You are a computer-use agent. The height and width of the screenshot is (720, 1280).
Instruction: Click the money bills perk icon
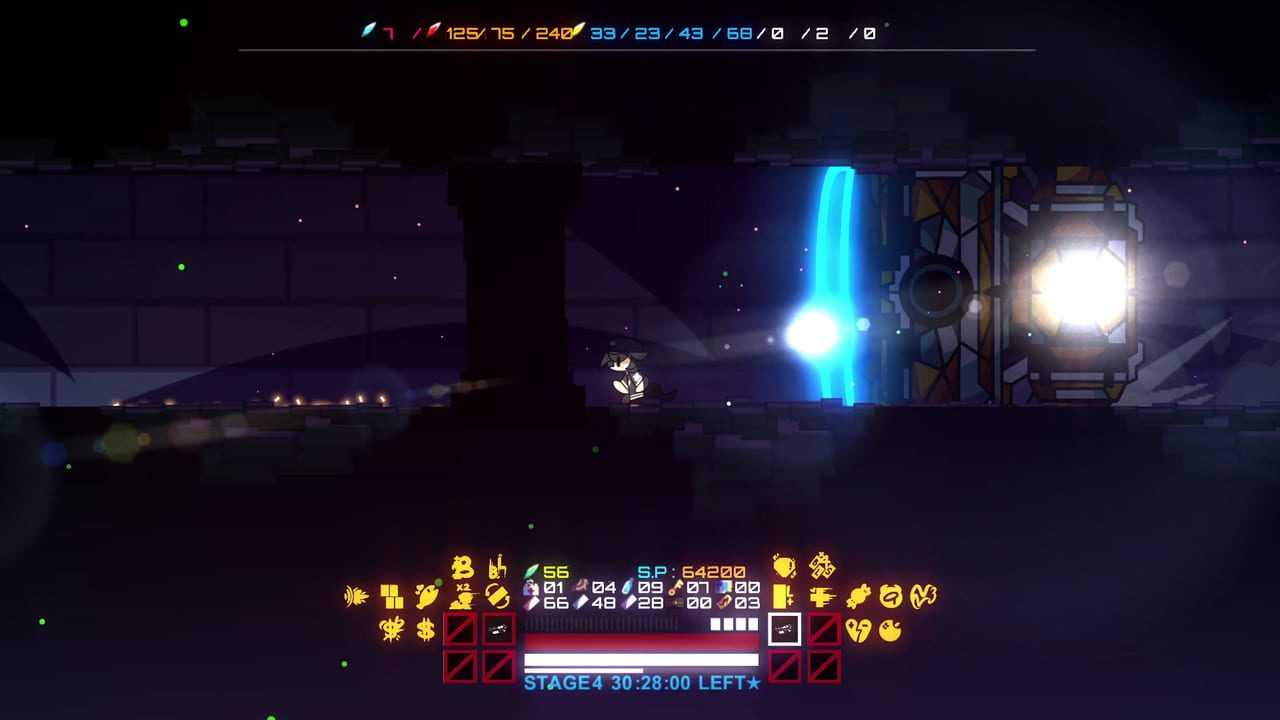point(822,566)
